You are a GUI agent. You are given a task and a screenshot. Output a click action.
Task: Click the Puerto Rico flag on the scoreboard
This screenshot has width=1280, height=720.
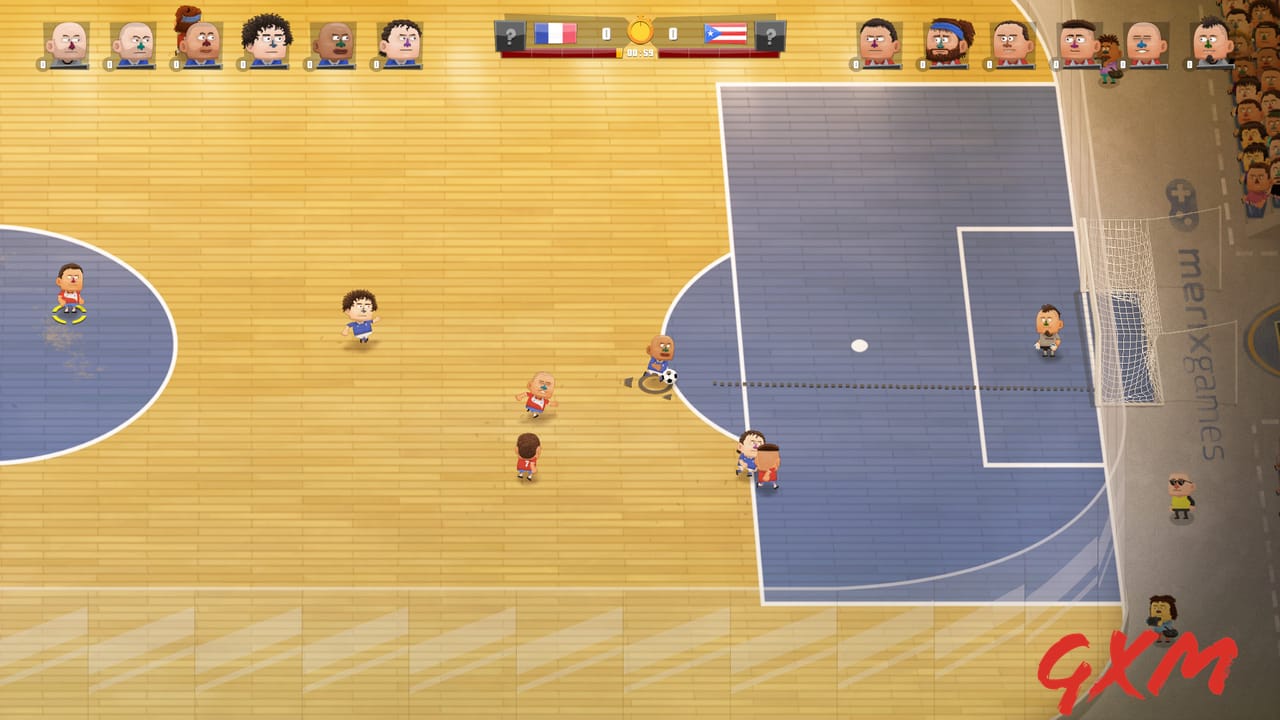[x=726, y=32]
